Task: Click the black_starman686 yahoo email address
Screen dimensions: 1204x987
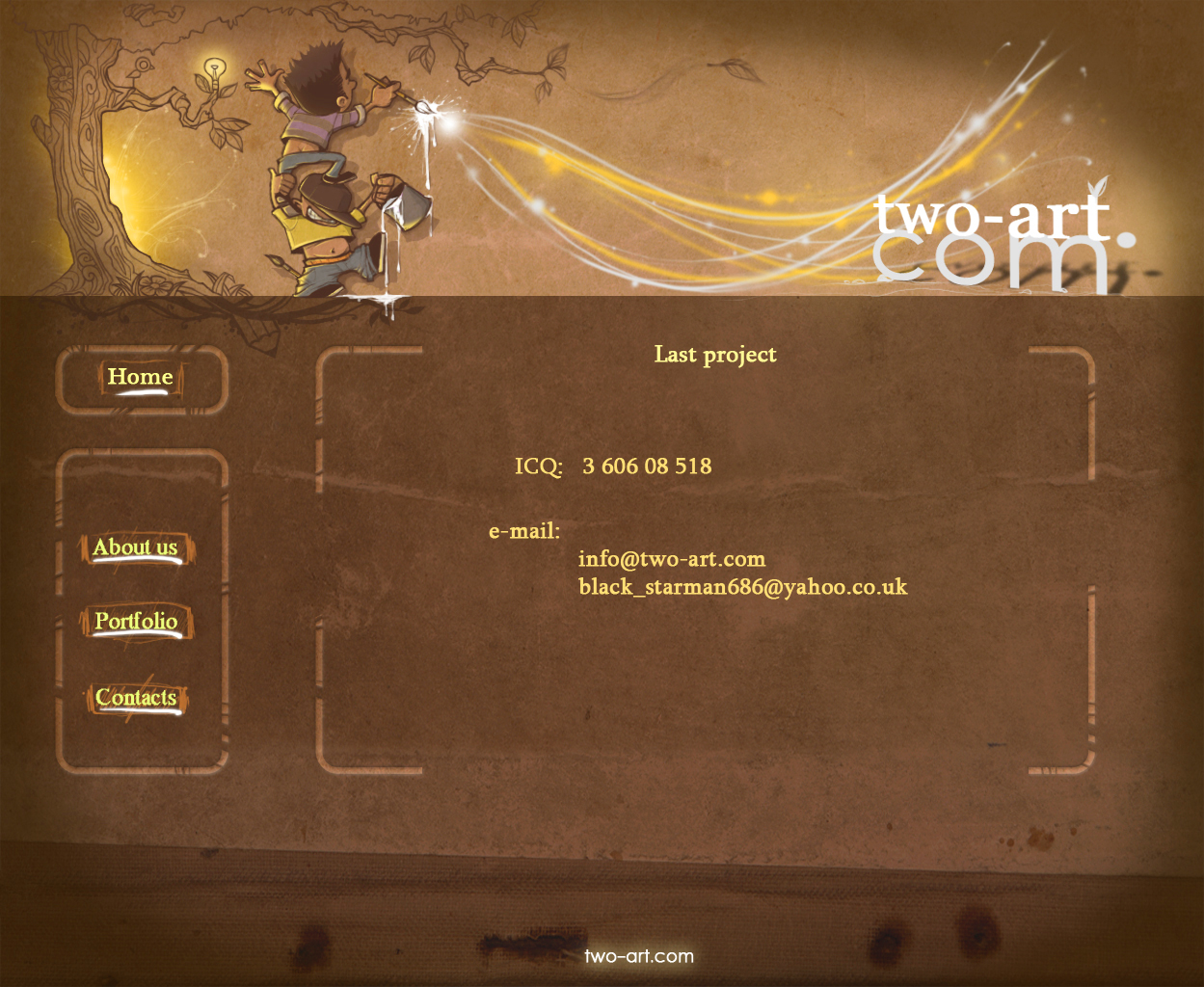Action: [742, 587]
